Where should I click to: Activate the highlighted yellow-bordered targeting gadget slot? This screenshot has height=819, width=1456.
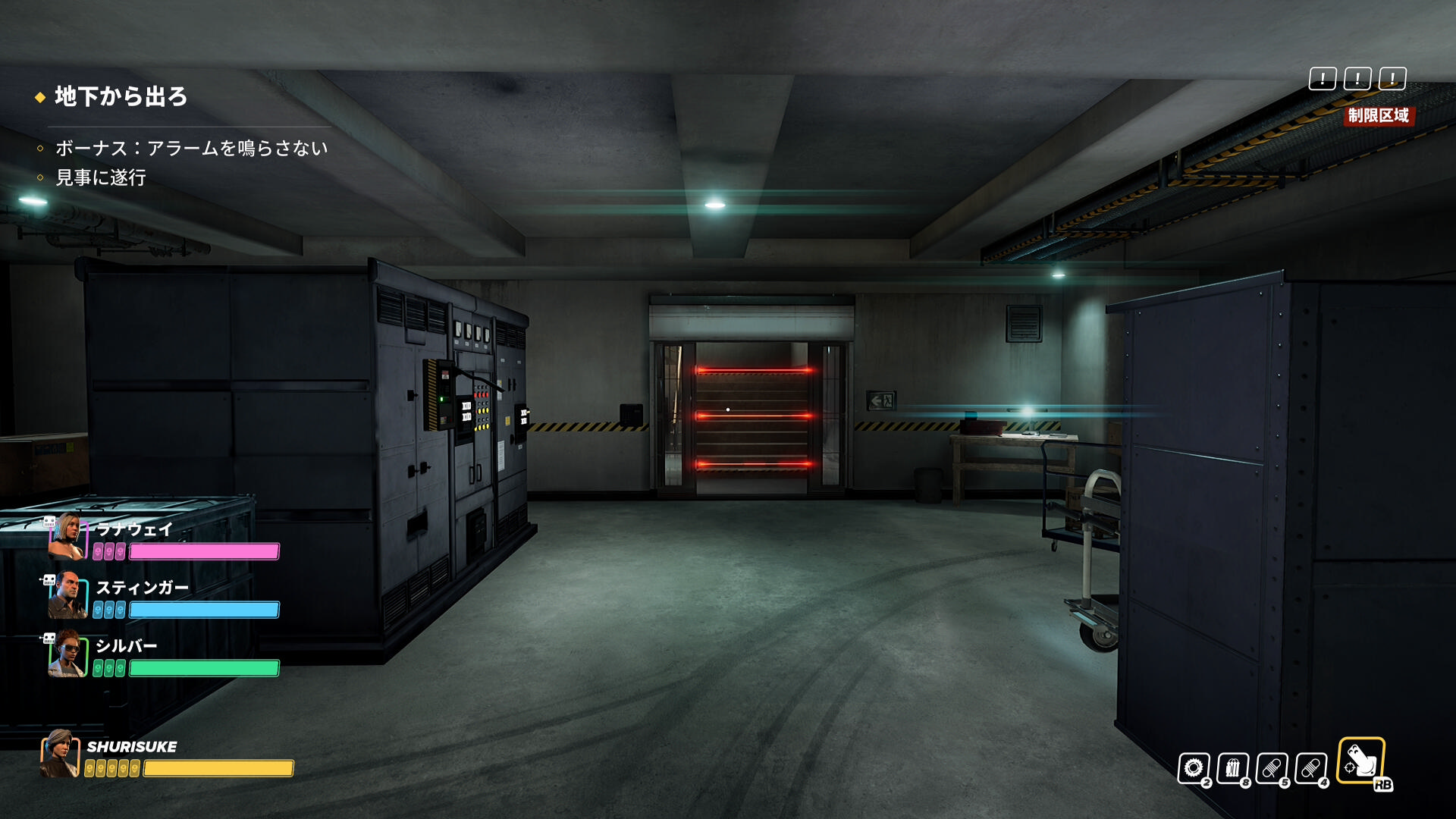pyautogui.click(x=1361, y=760)
